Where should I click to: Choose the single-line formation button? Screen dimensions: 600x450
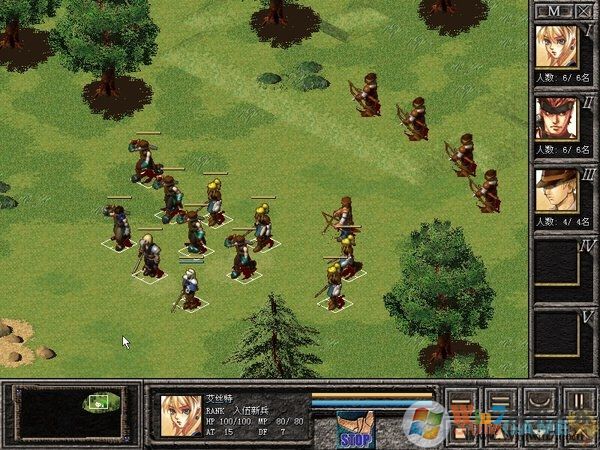461,400
